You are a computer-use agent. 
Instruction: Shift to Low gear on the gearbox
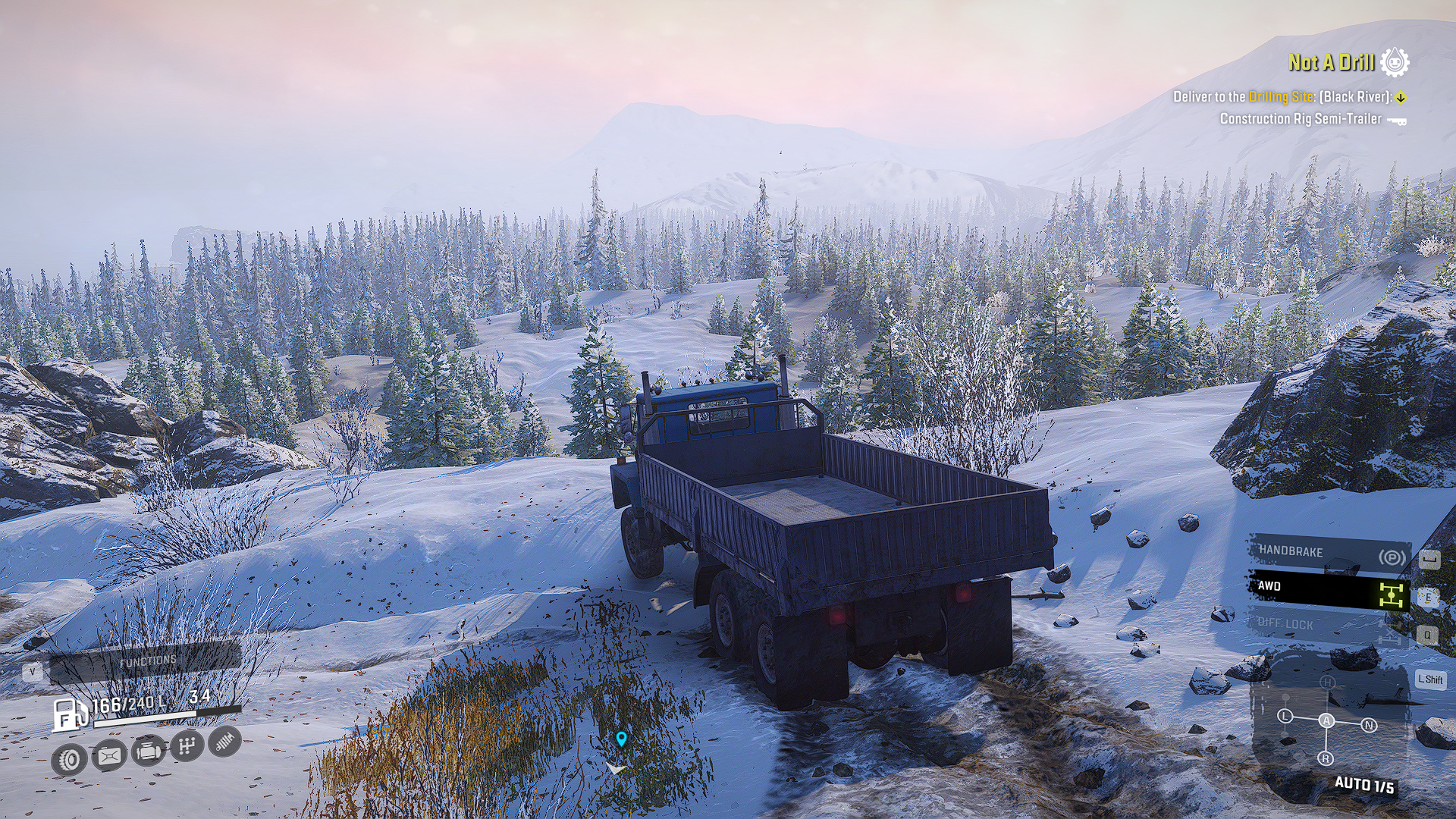point(1285,716)
